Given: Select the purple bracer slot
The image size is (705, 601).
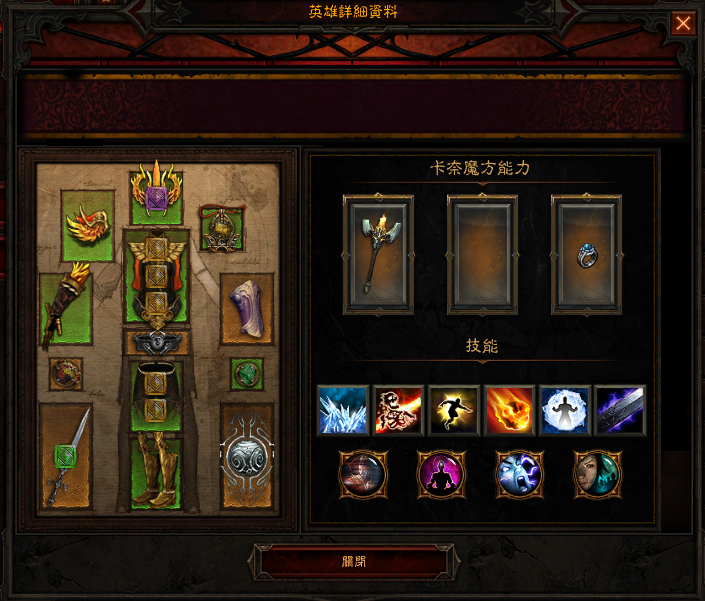Looking at the screenshot, I should click(x=246, y=307).
